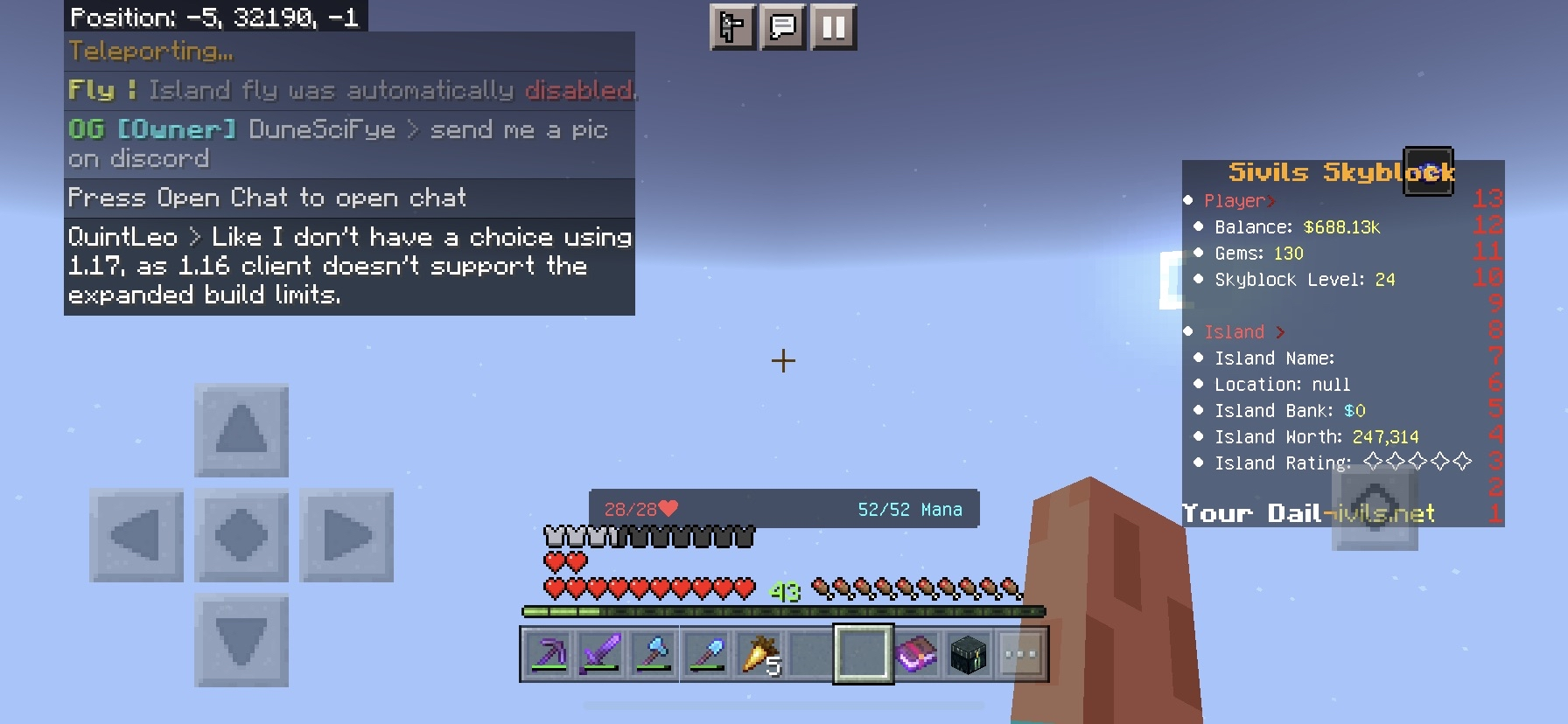This screenshot has height=724, width=1568.
Task: Tap the currently selected empty hotbar slot
Action: pos(862,653)
